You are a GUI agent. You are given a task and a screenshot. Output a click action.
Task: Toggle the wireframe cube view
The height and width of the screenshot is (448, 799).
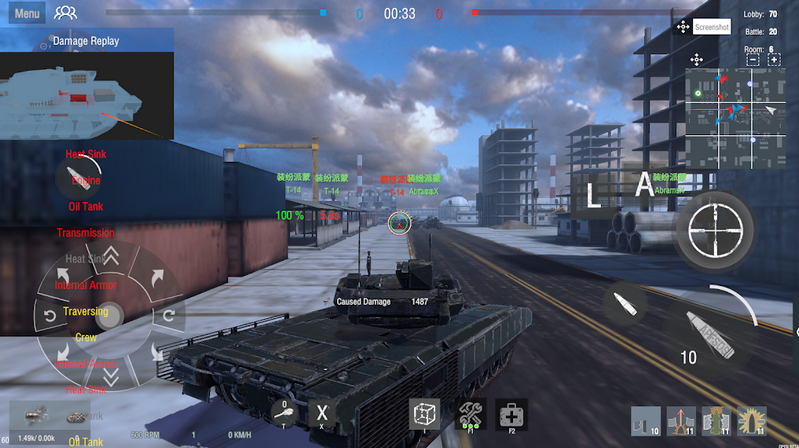click(425, 414)
